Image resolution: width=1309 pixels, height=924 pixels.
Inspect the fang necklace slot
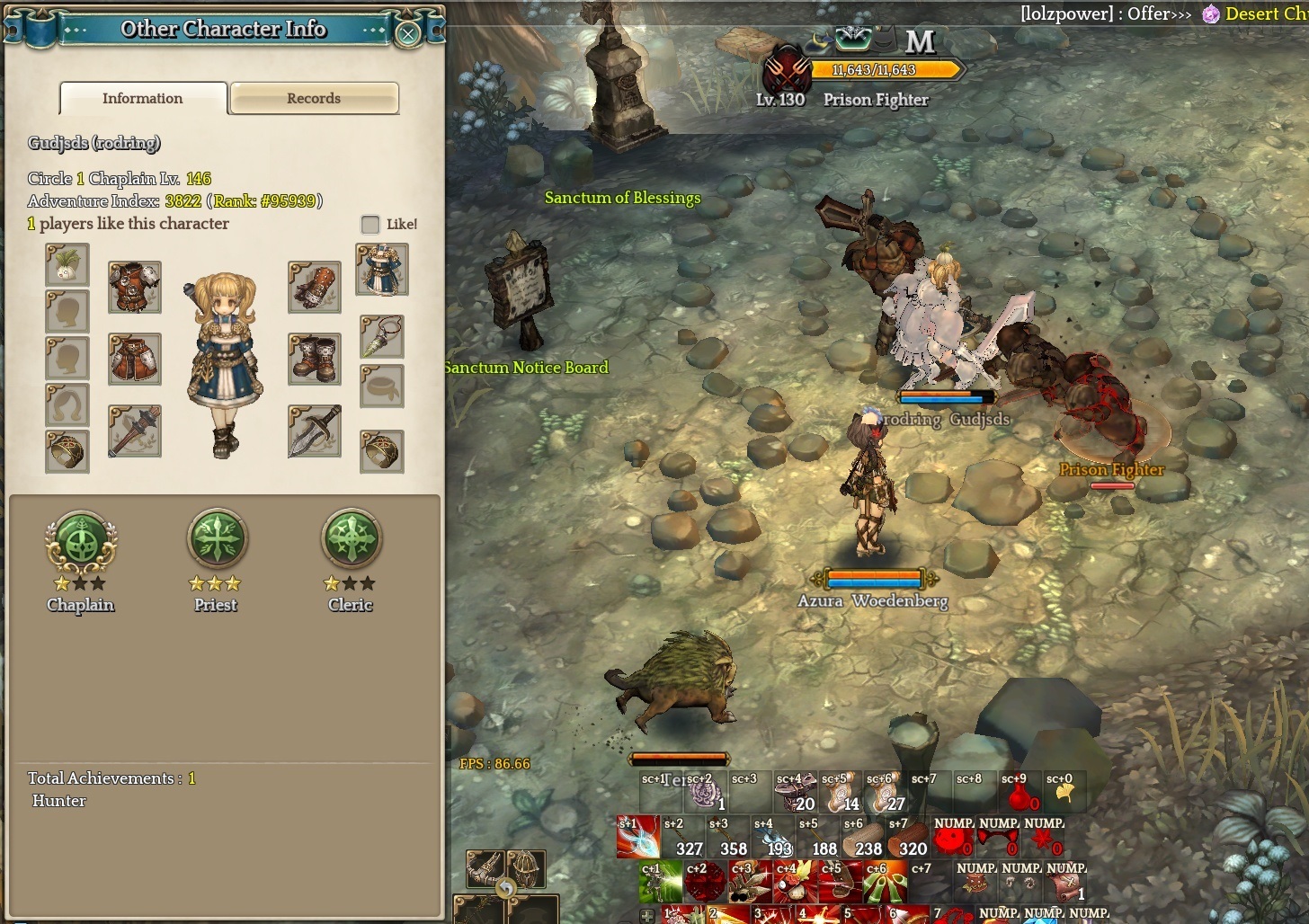click(x=382, y=337)
